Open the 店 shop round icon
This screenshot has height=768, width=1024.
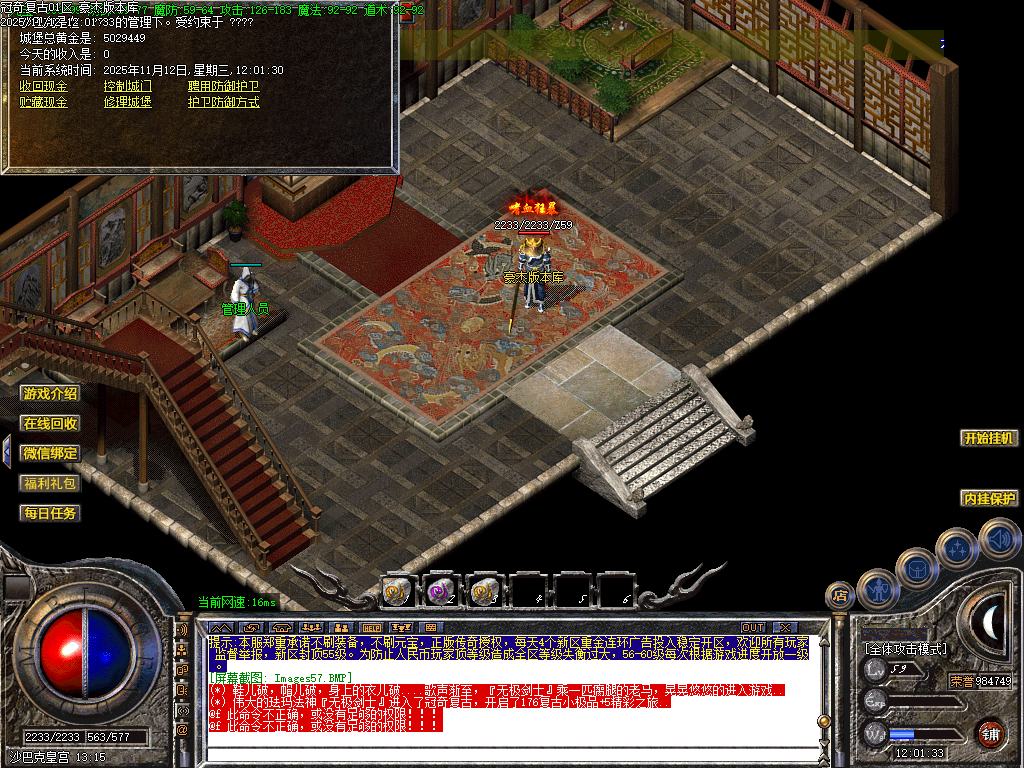(840, 597)
